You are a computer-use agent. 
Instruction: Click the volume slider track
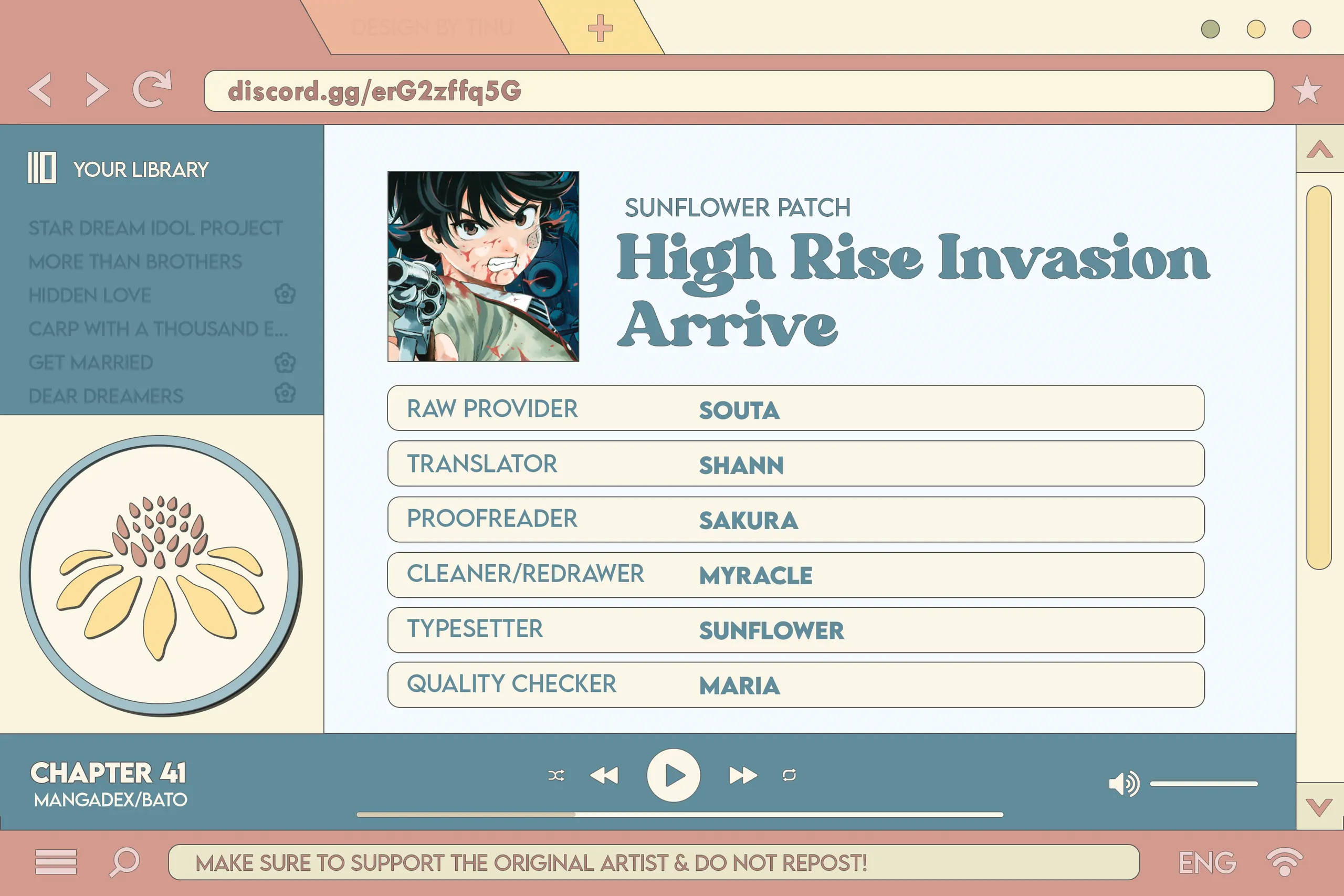click(x=1203, y=784)
